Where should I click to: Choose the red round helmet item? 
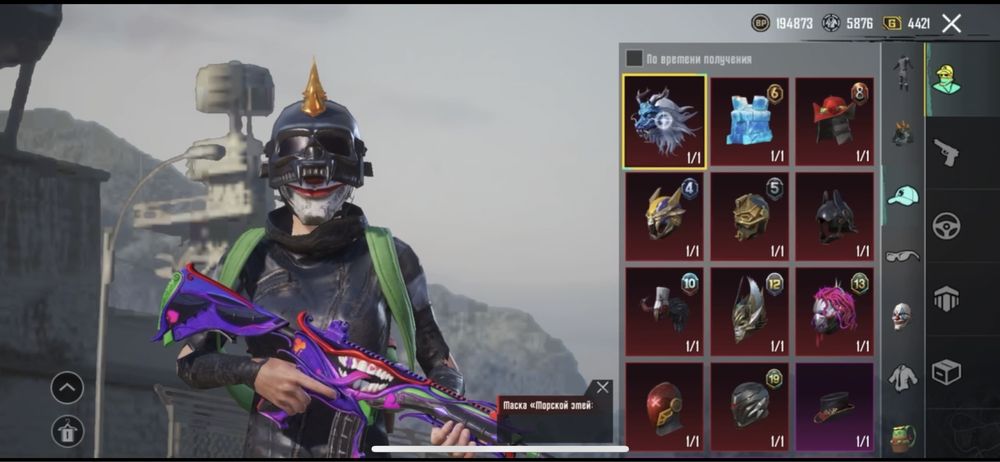tap(664, 405)
